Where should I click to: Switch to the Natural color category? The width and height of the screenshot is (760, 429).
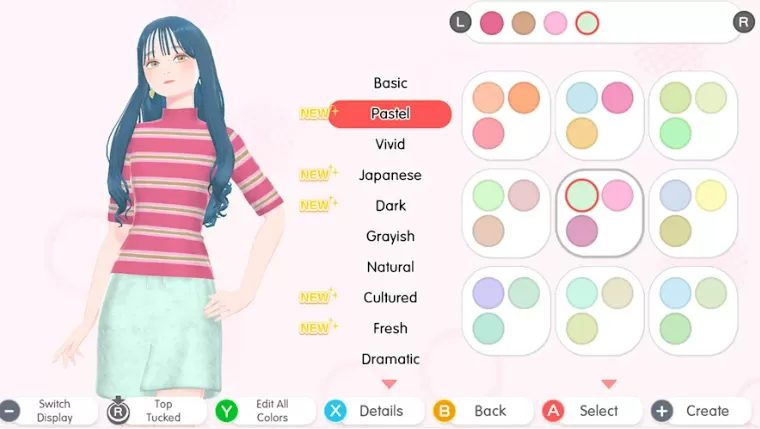(x=390, y=267)
